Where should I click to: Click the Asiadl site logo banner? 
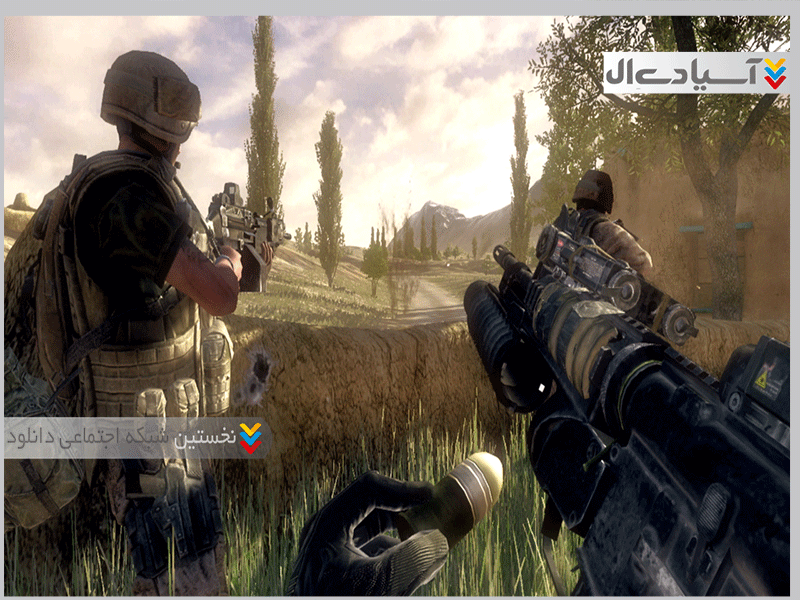coord(696,73)
